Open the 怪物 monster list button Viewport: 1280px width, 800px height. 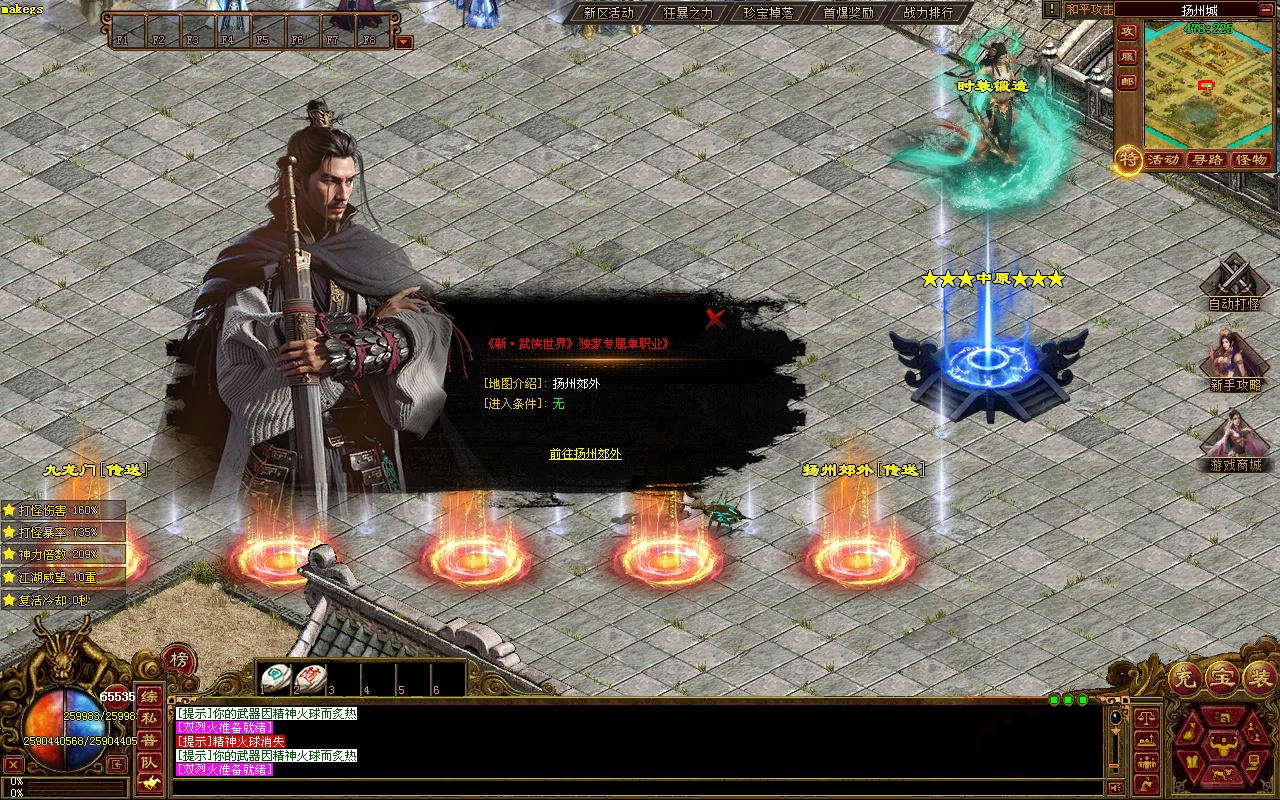click(1251, 160)
